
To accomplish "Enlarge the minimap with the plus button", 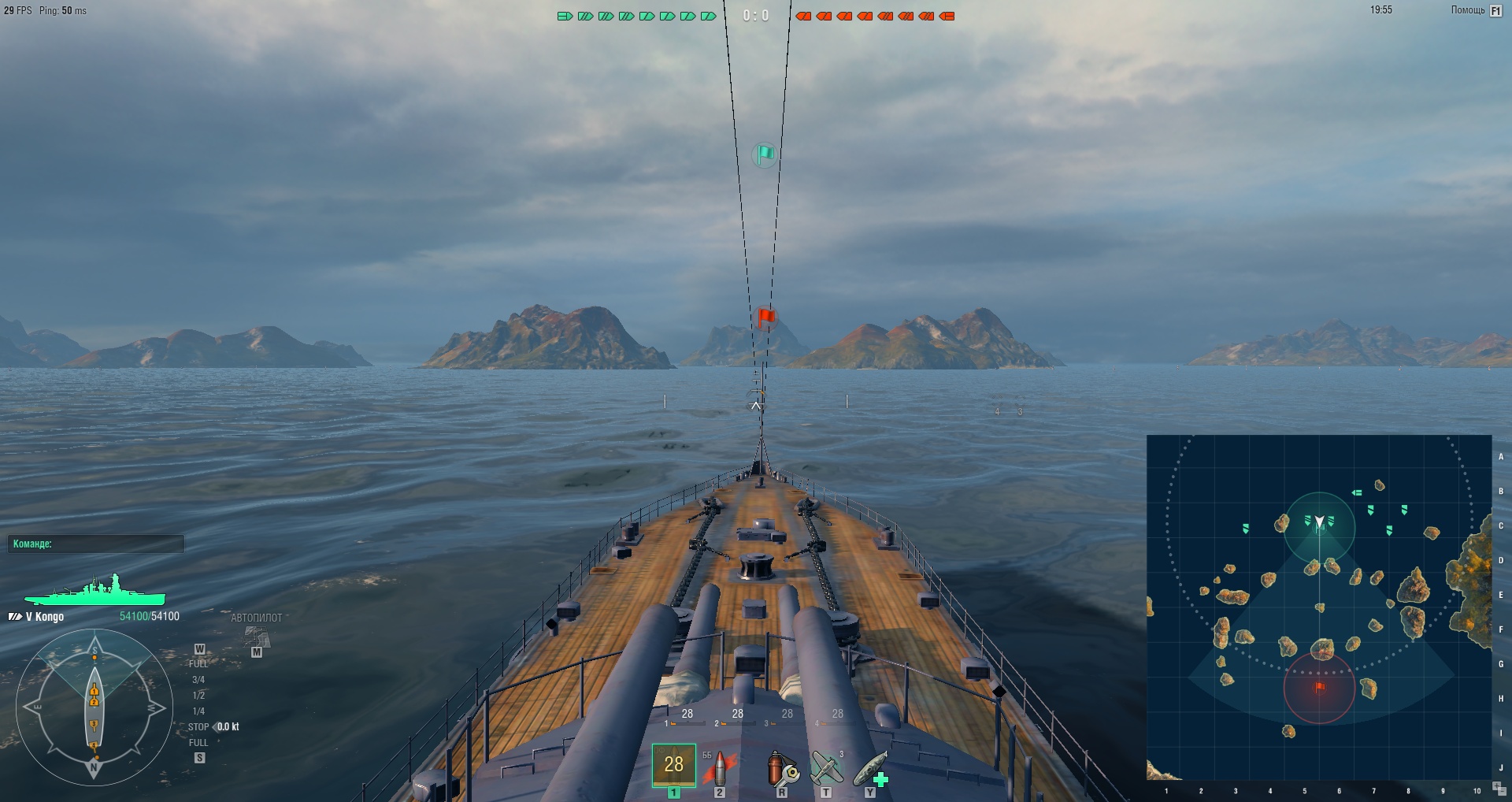I will click(1495, 785).
